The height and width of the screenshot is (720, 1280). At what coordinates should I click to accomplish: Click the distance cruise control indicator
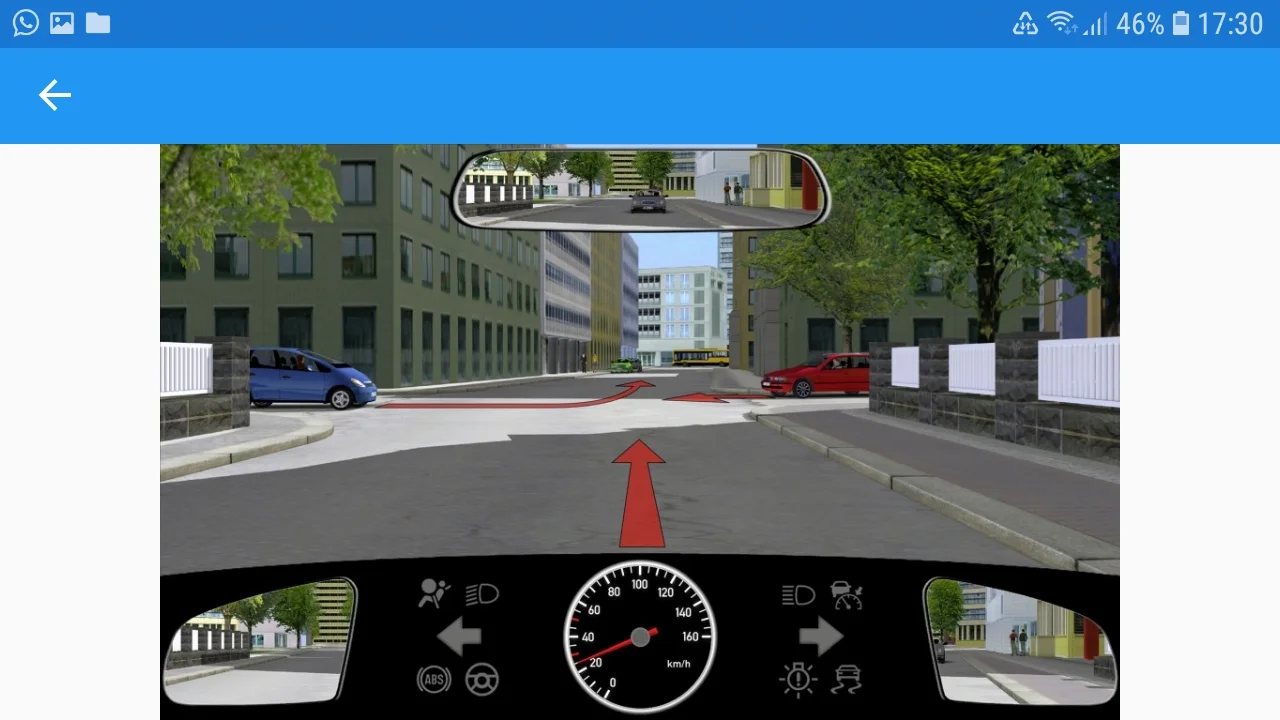(846, 594)
